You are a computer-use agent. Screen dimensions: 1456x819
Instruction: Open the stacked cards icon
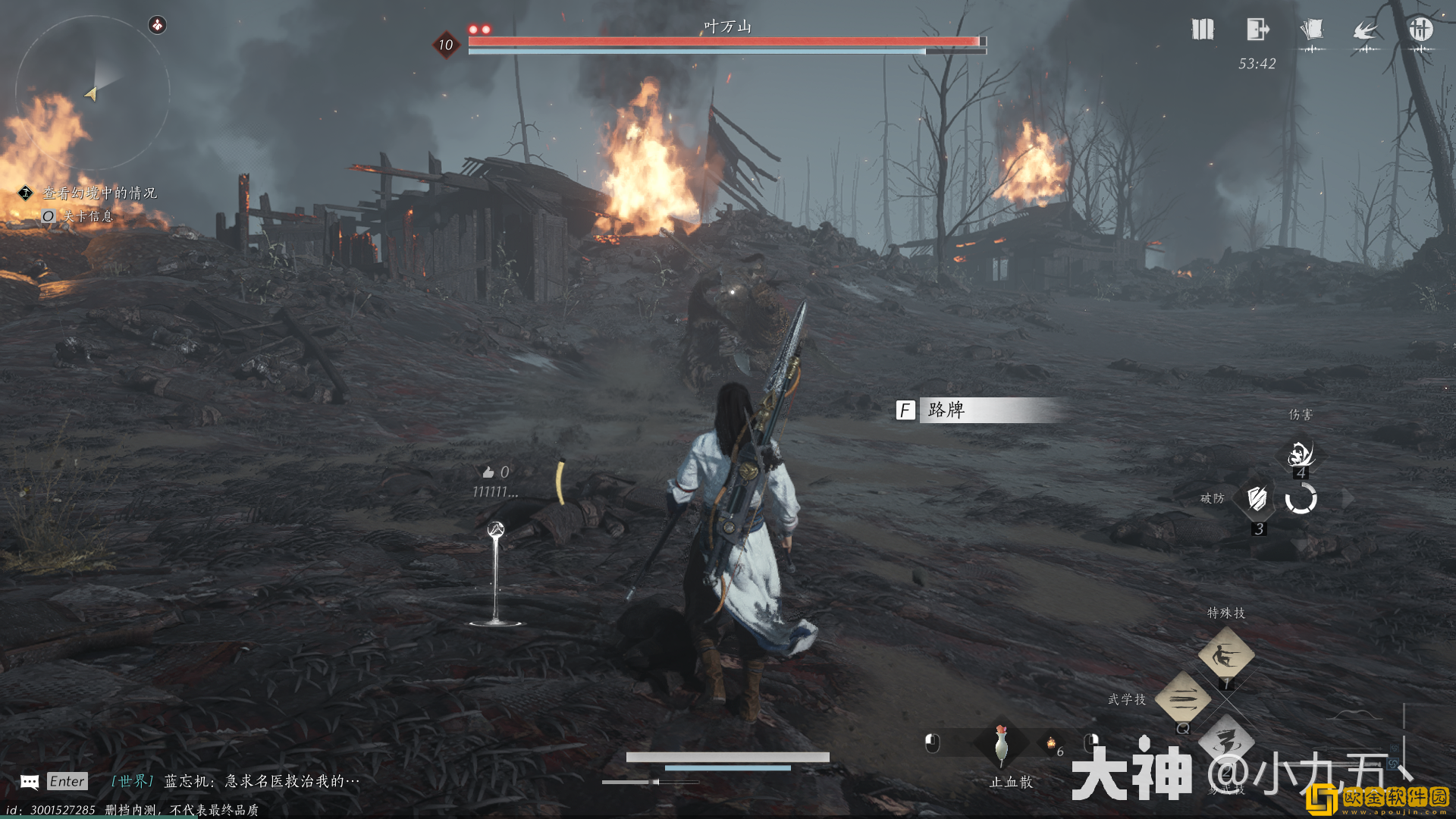click(x=1311, y=30)
